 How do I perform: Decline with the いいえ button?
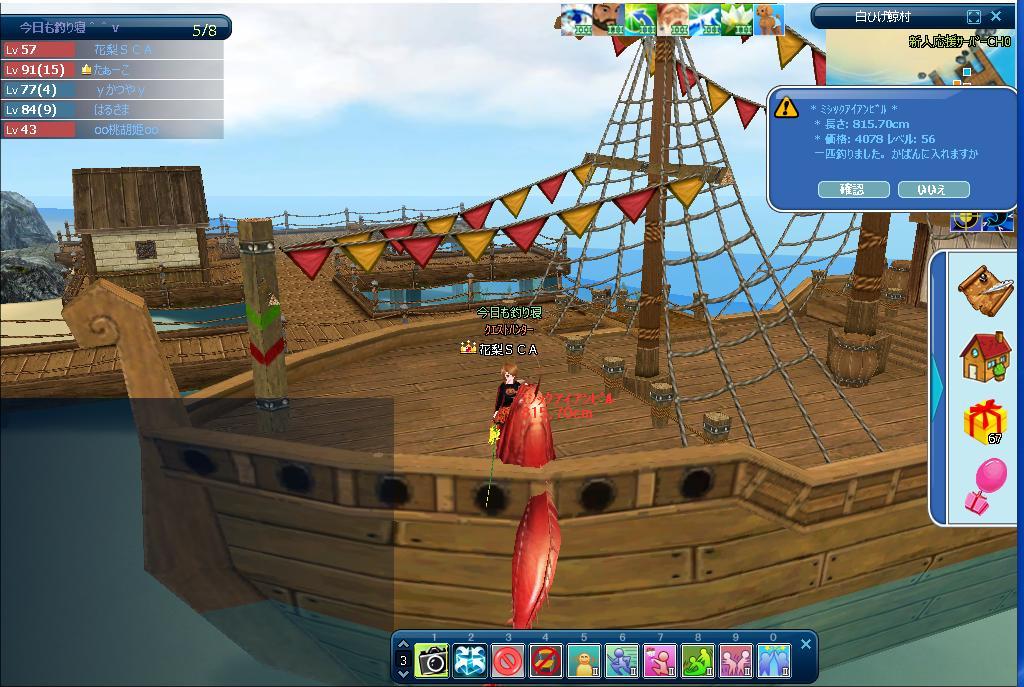(x=933, y=189)
